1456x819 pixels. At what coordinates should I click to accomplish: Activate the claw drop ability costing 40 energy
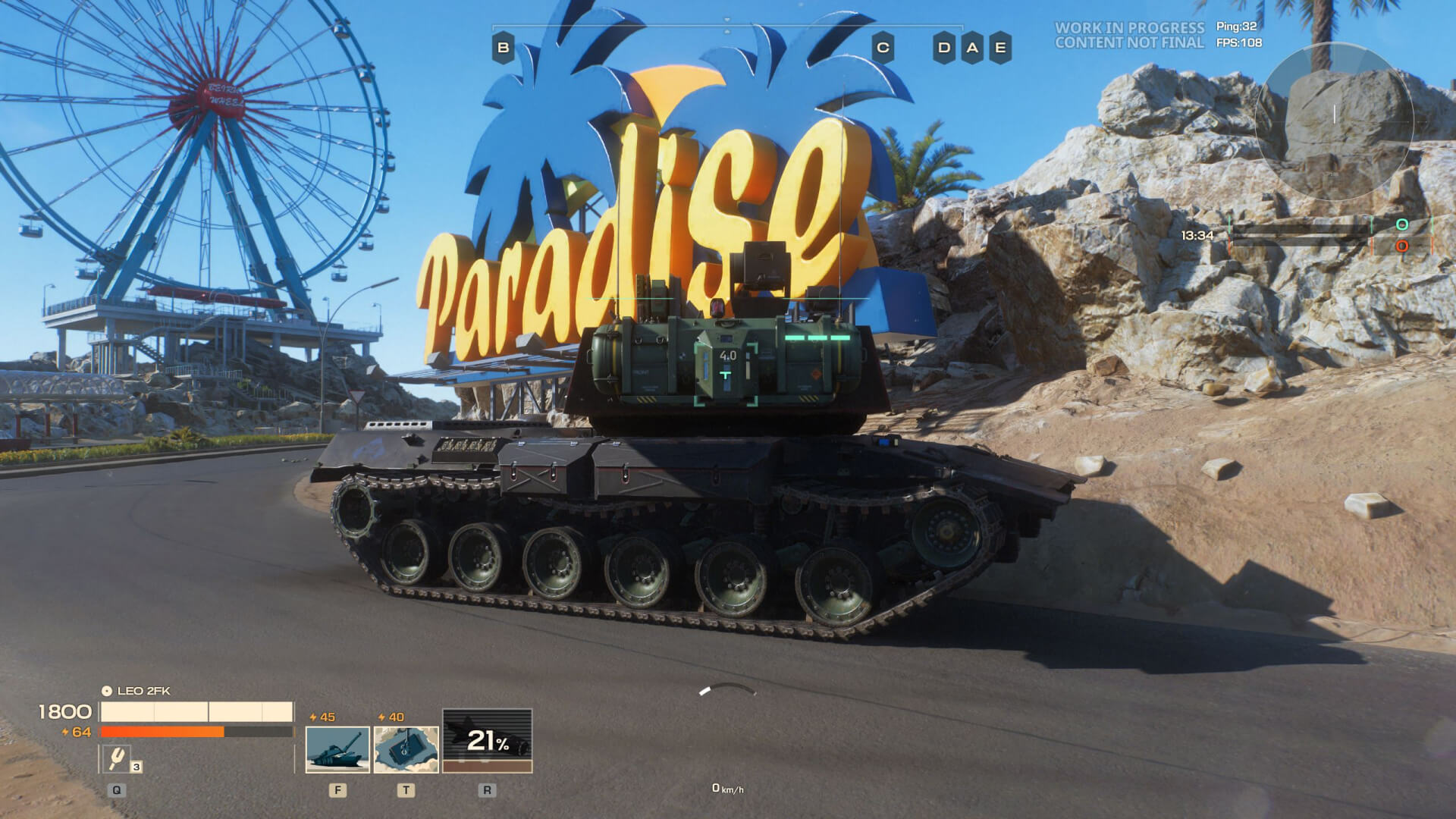[406, 750]
